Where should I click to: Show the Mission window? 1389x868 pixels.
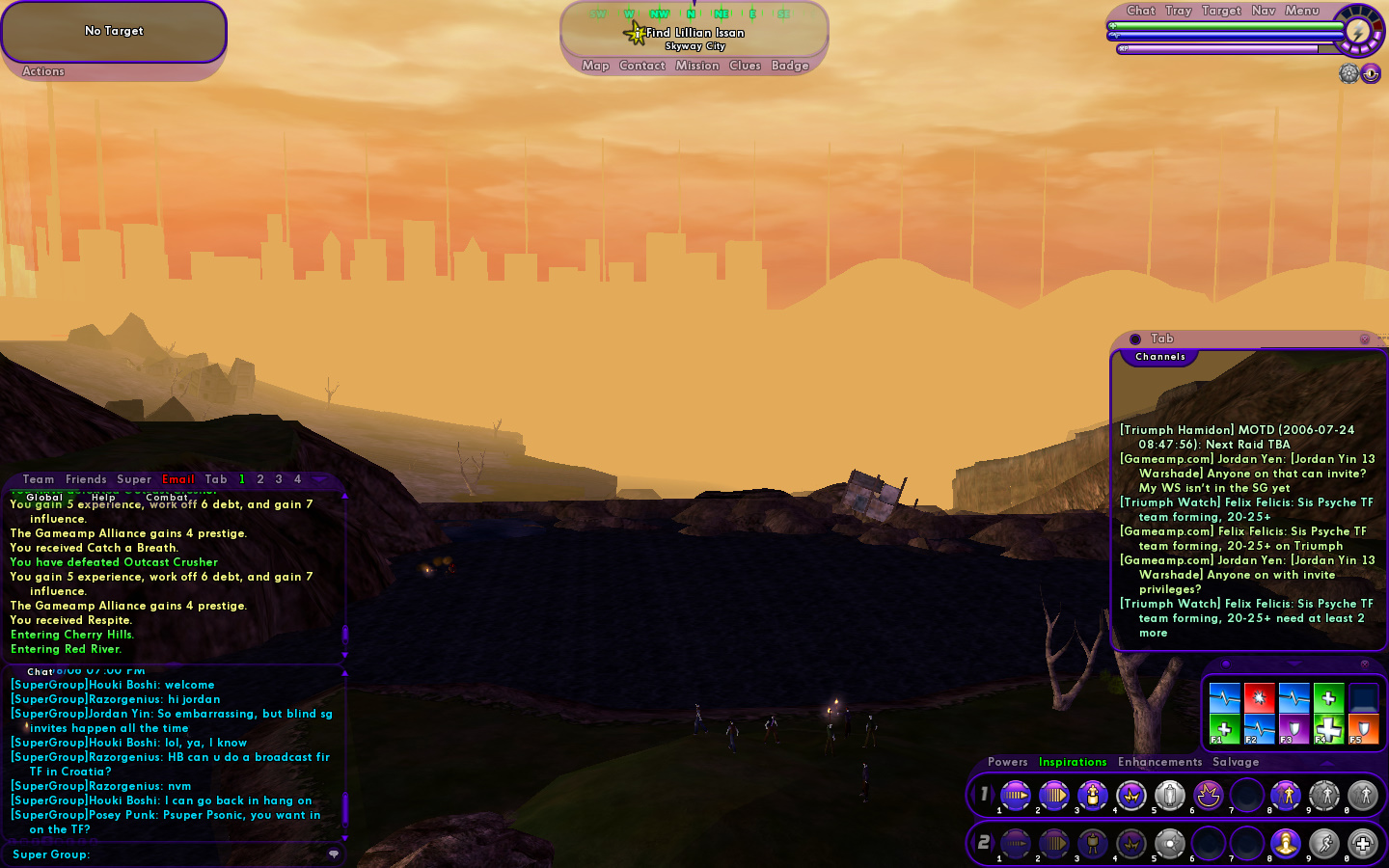tap(697, 66)
